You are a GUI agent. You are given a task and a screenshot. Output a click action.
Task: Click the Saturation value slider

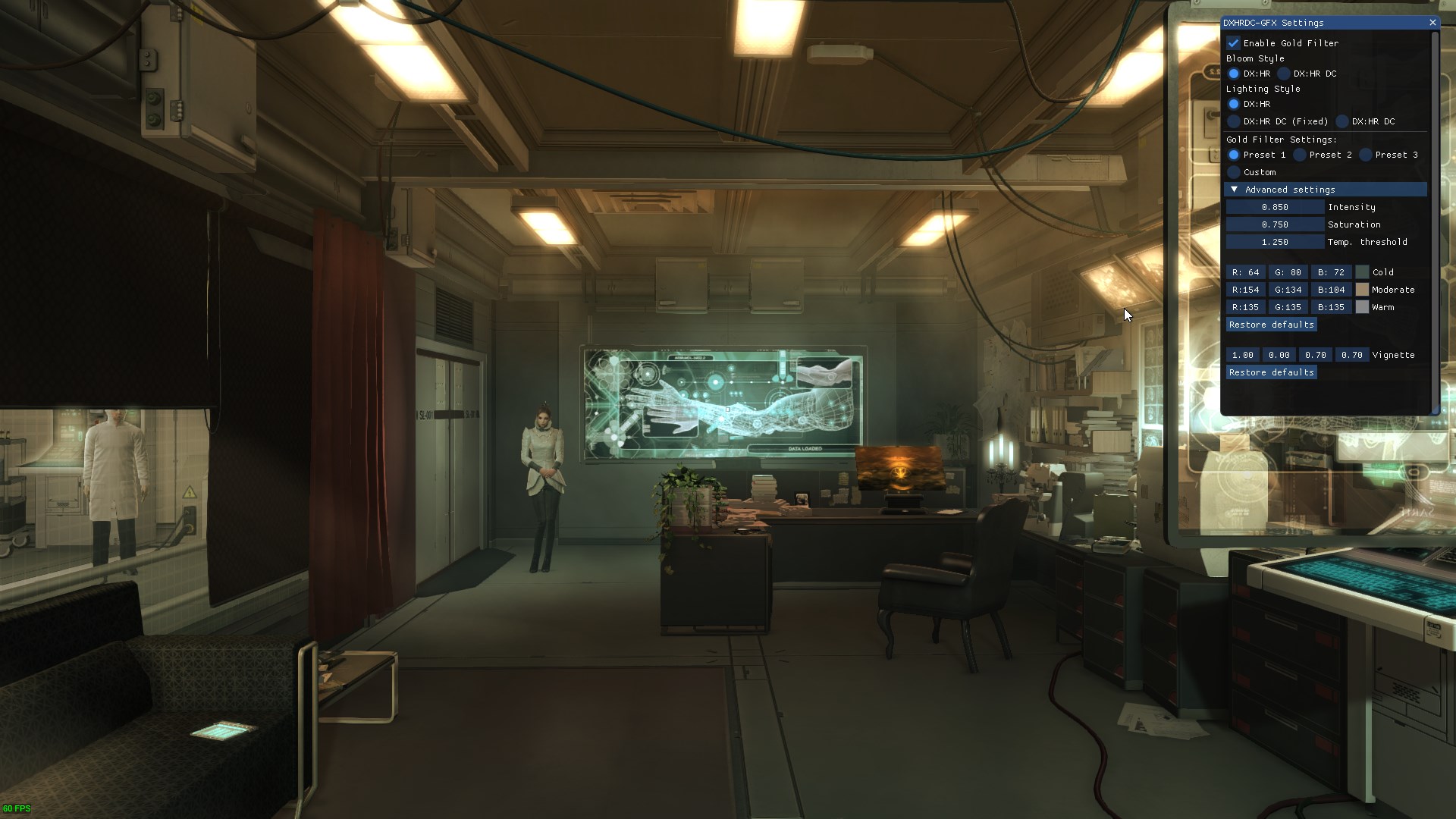(x=1275, y=224)
